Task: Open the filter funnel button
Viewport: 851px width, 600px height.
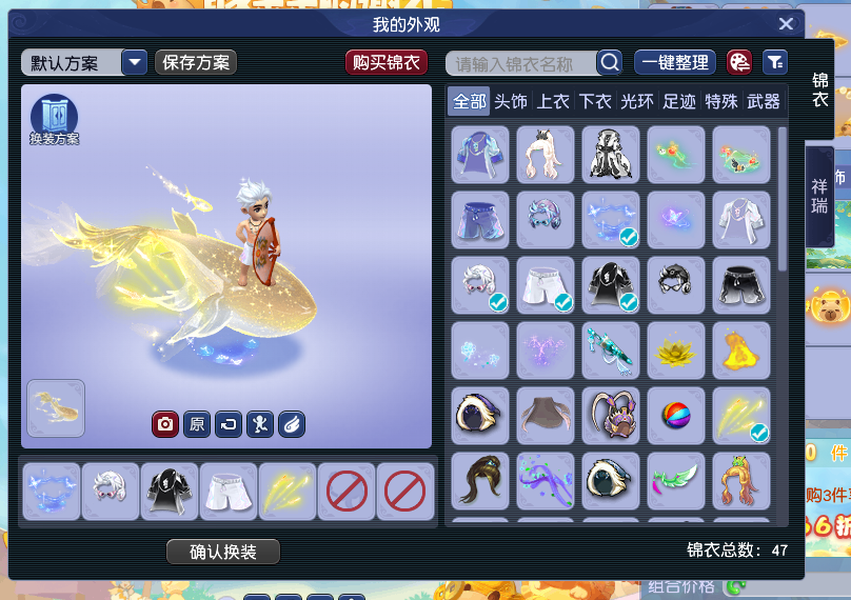Action: (775, 63)
